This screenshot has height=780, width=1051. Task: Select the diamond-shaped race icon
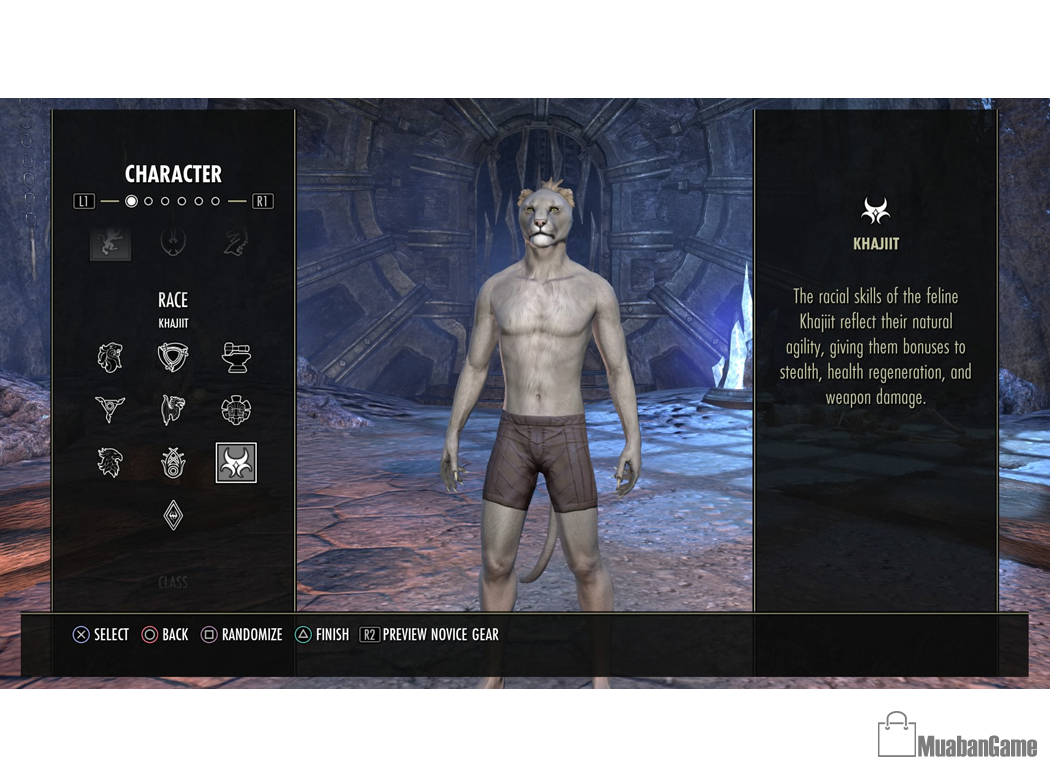[173, 516]
